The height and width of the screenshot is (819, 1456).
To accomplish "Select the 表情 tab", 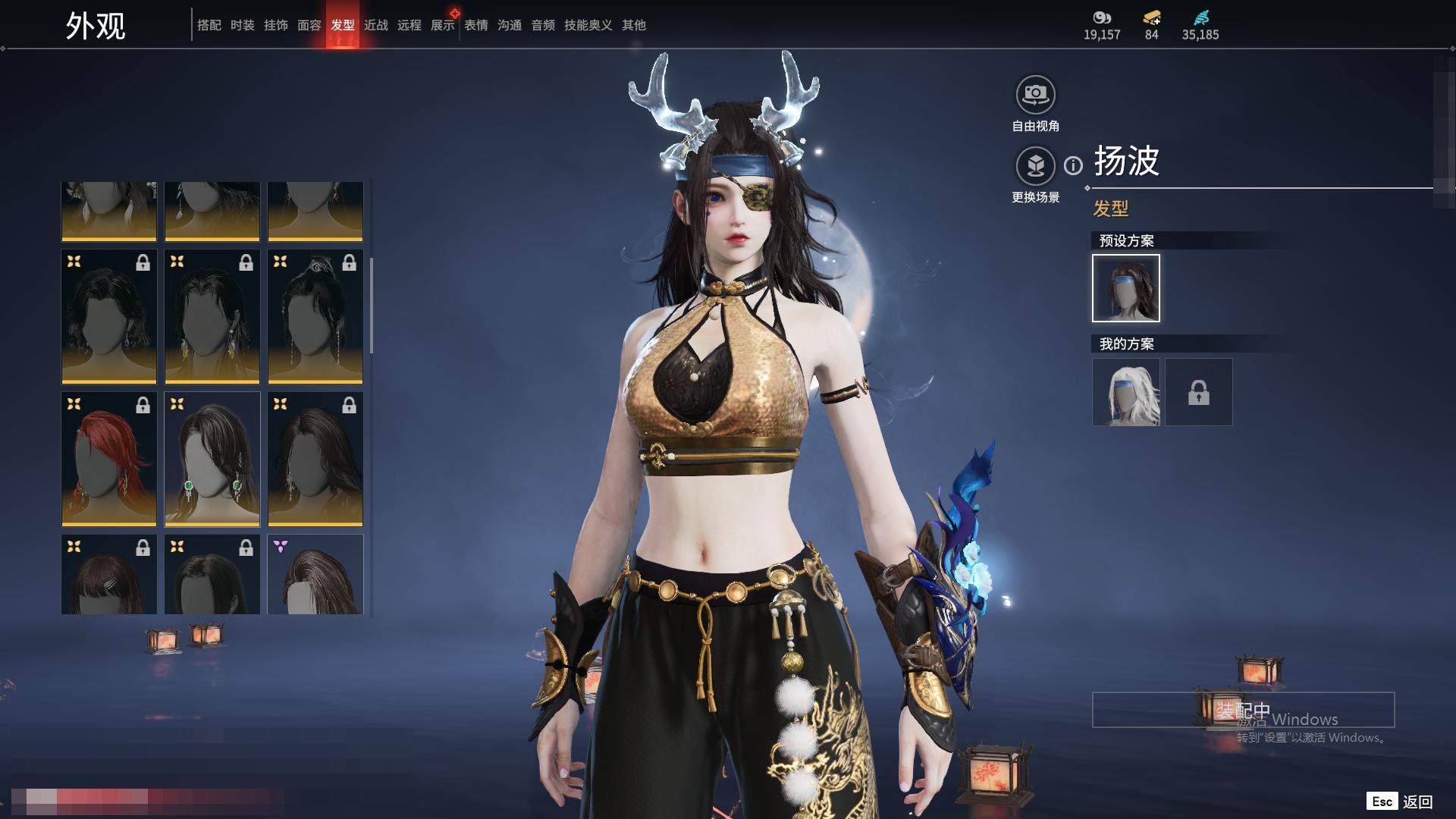I will coord(475,25).
